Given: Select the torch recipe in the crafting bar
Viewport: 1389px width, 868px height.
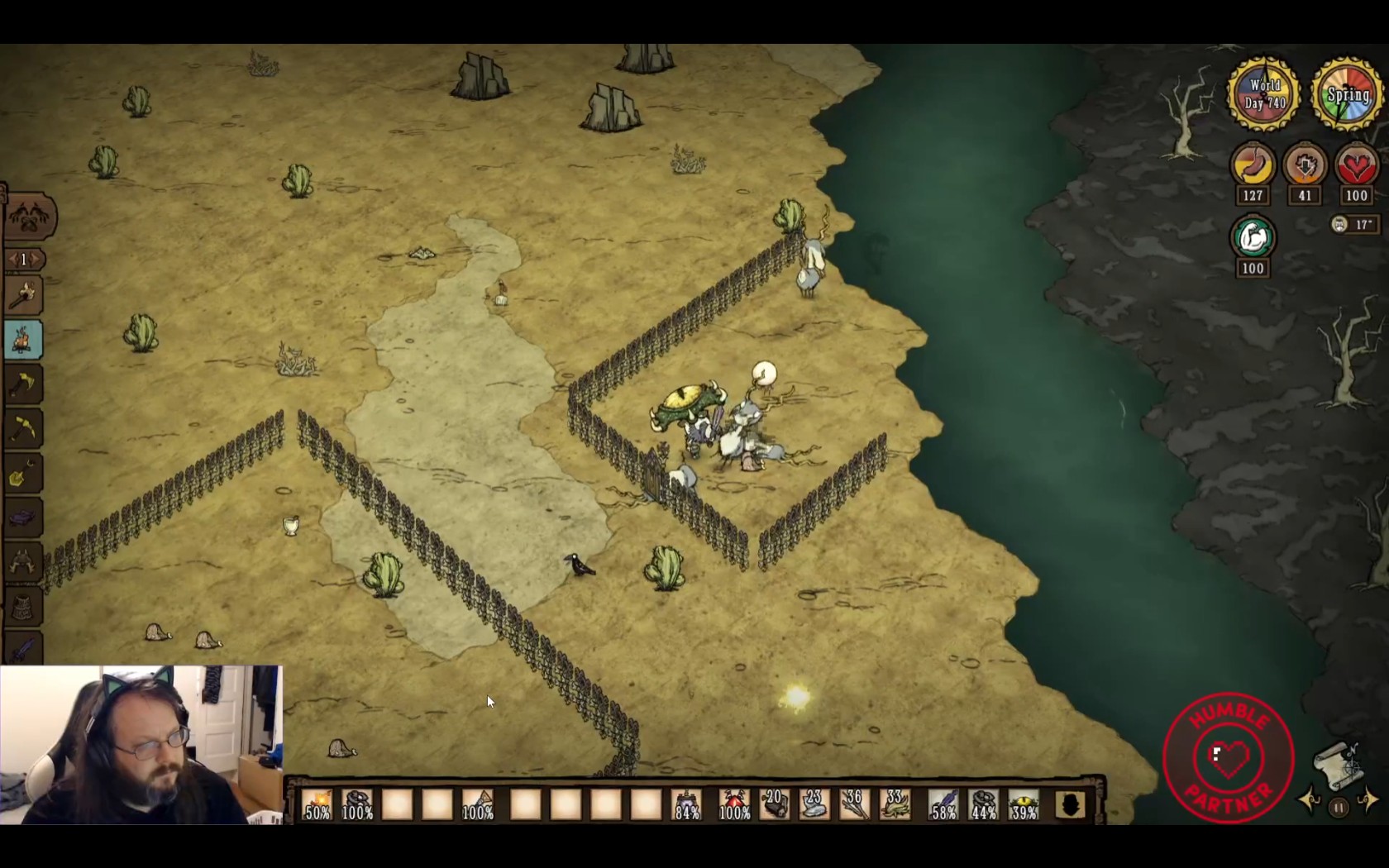Looking at the screenshot, I should (23, 295).
